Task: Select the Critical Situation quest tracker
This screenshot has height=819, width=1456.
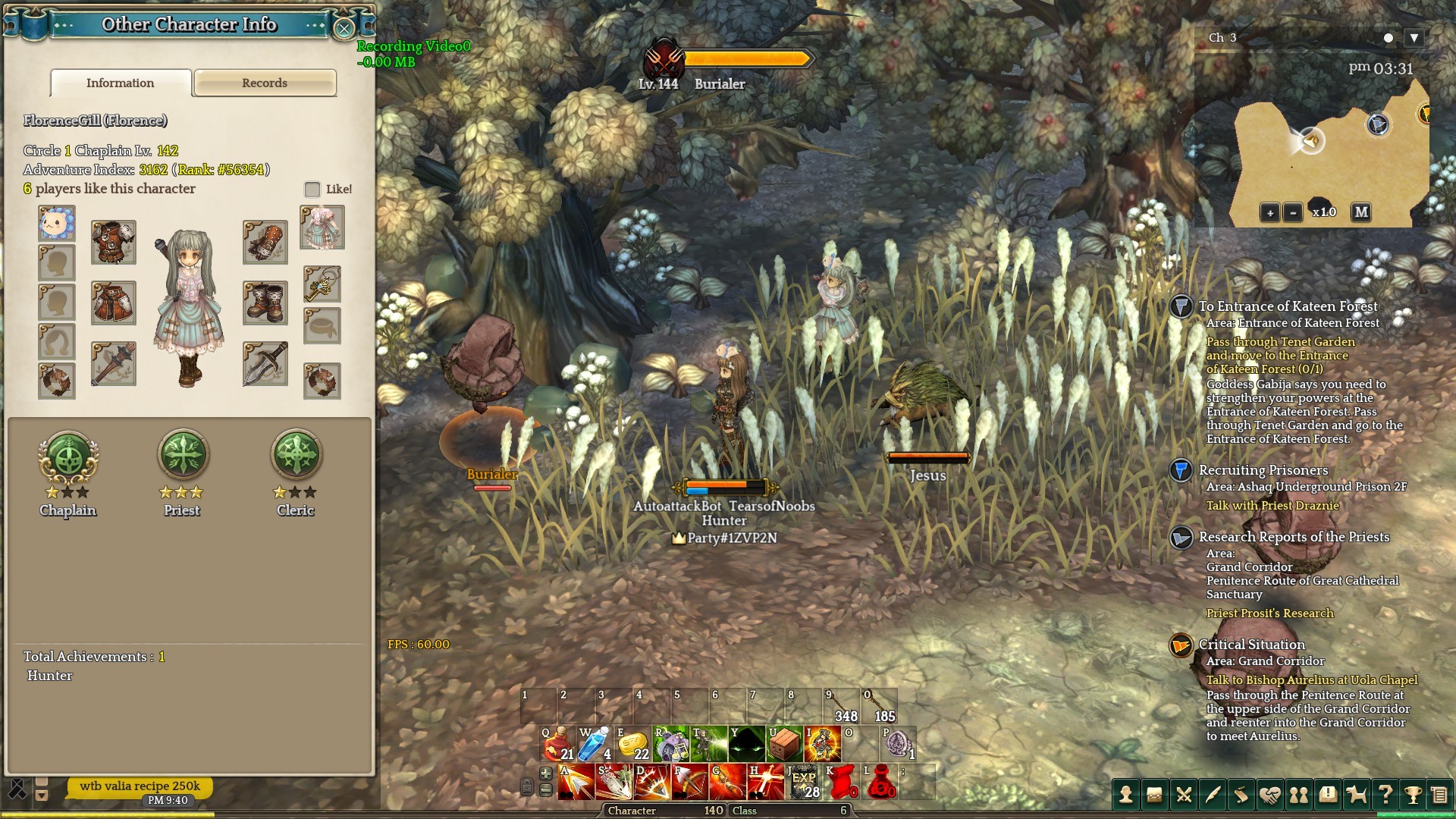Action: click(x=1251, y=645)
